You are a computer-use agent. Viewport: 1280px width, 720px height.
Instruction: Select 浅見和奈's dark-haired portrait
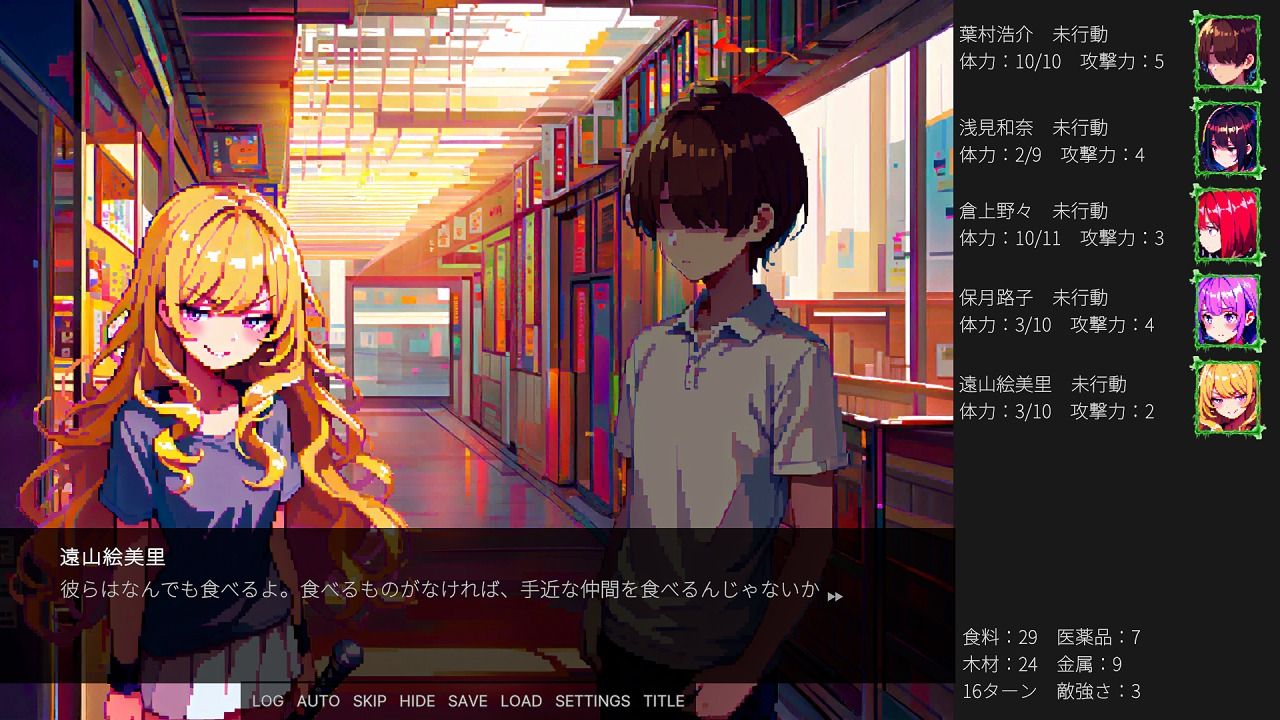point(1227,139)
